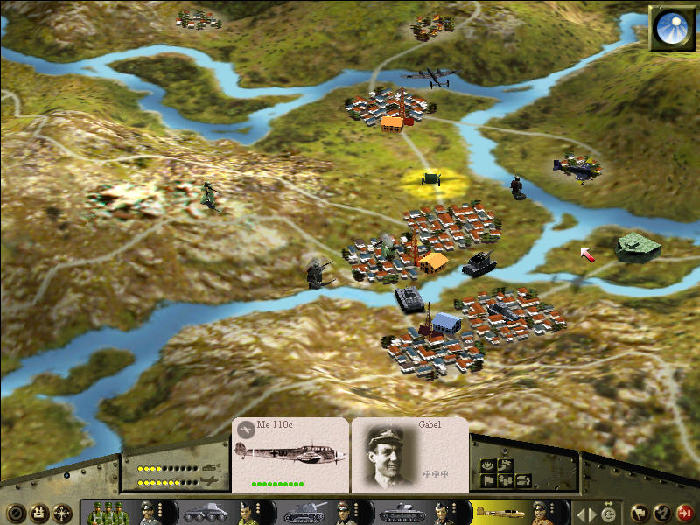
Task: Click the leftmost round dial button
Action: (13, 513)
